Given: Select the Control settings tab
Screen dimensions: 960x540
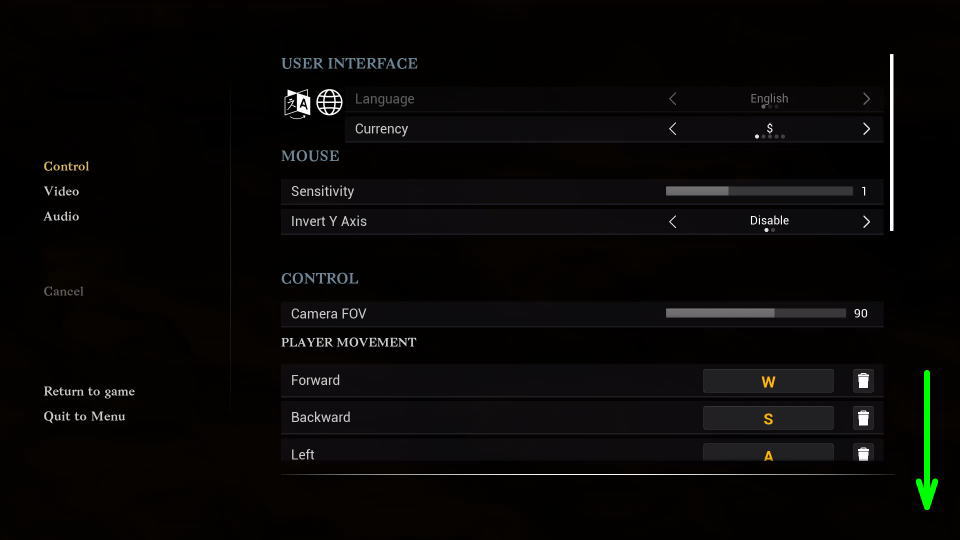Looking at the screenshot, I should 66,166.
